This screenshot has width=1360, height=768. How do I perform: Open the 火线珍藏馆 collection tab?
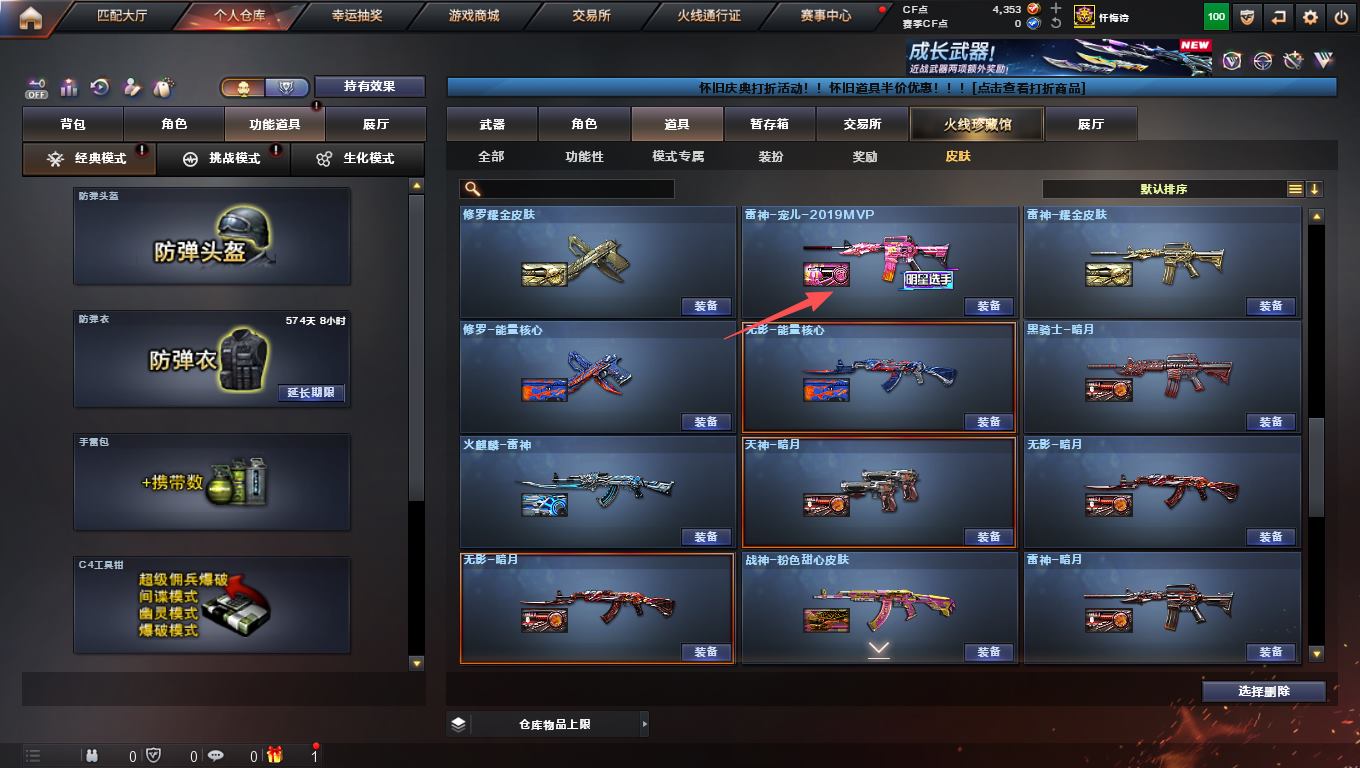click(x=976, y=125)
